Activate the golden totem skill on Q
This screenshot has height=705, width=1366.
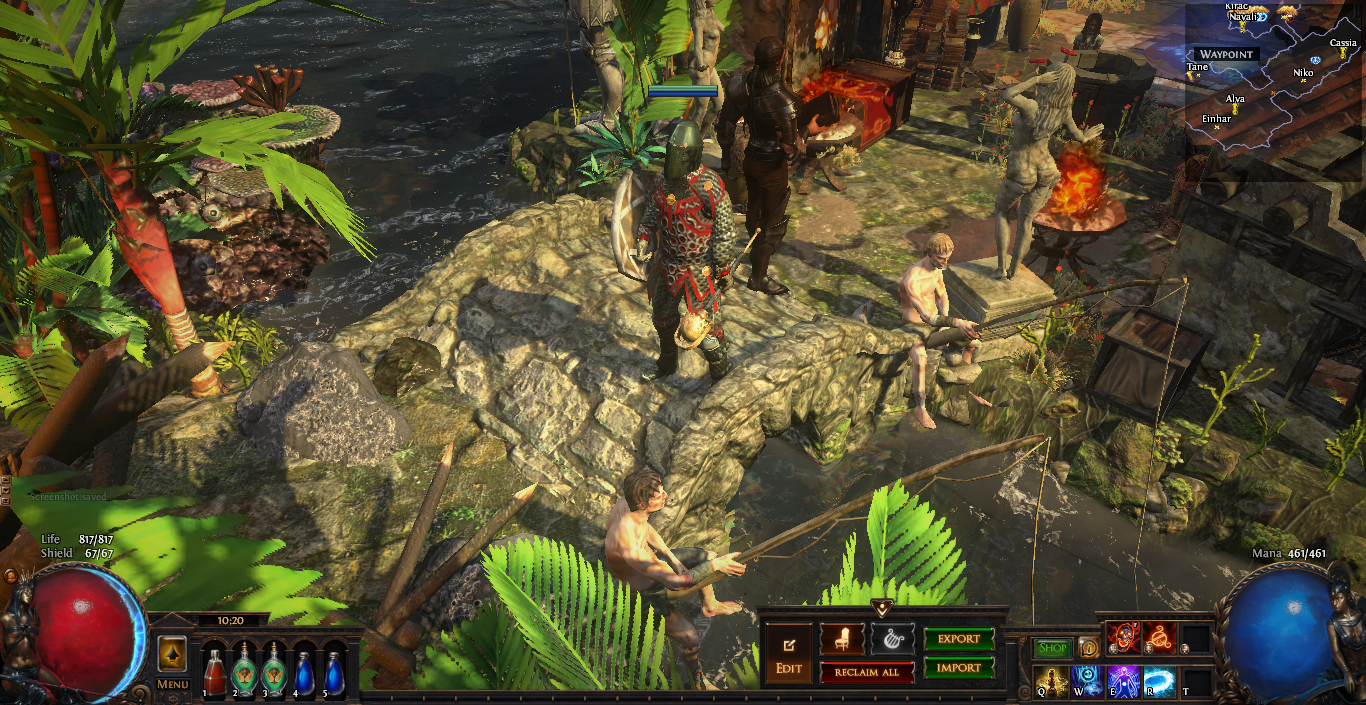pos(1052,682)
